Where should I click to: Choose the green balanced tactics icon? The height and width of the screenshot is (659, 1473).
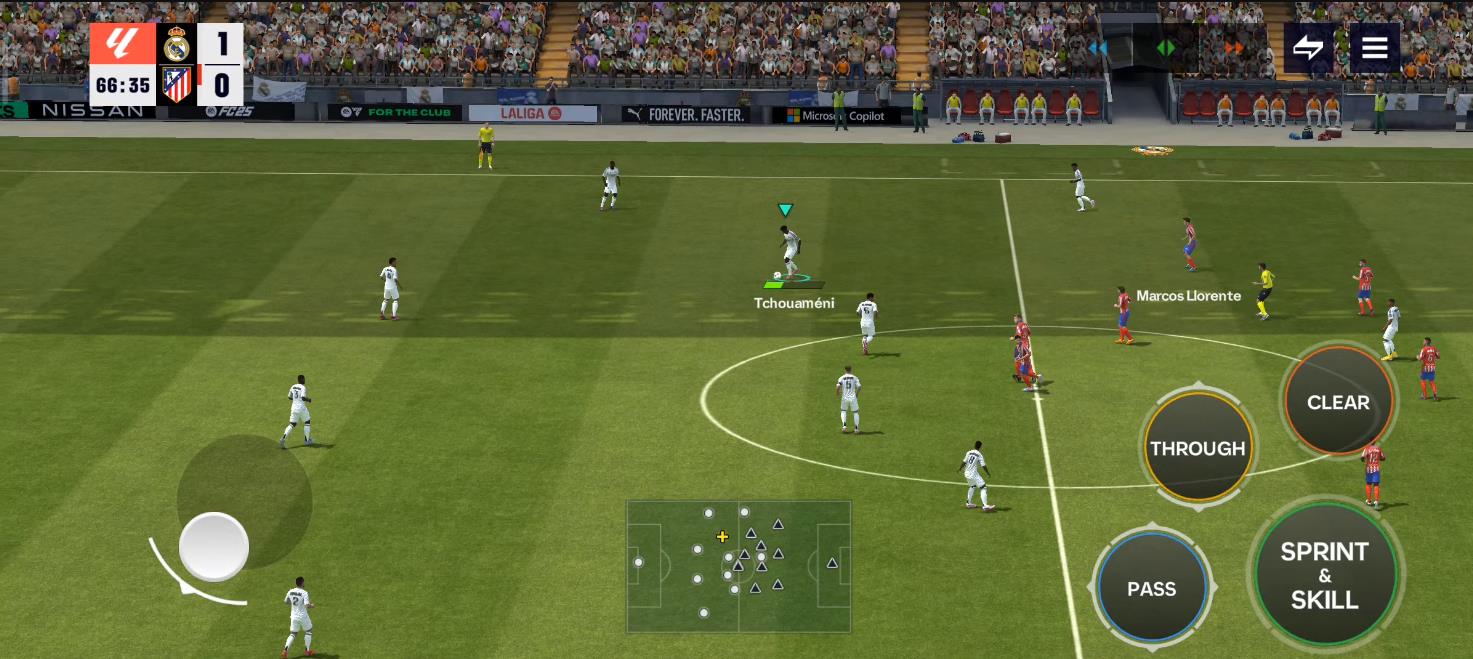1166,48
